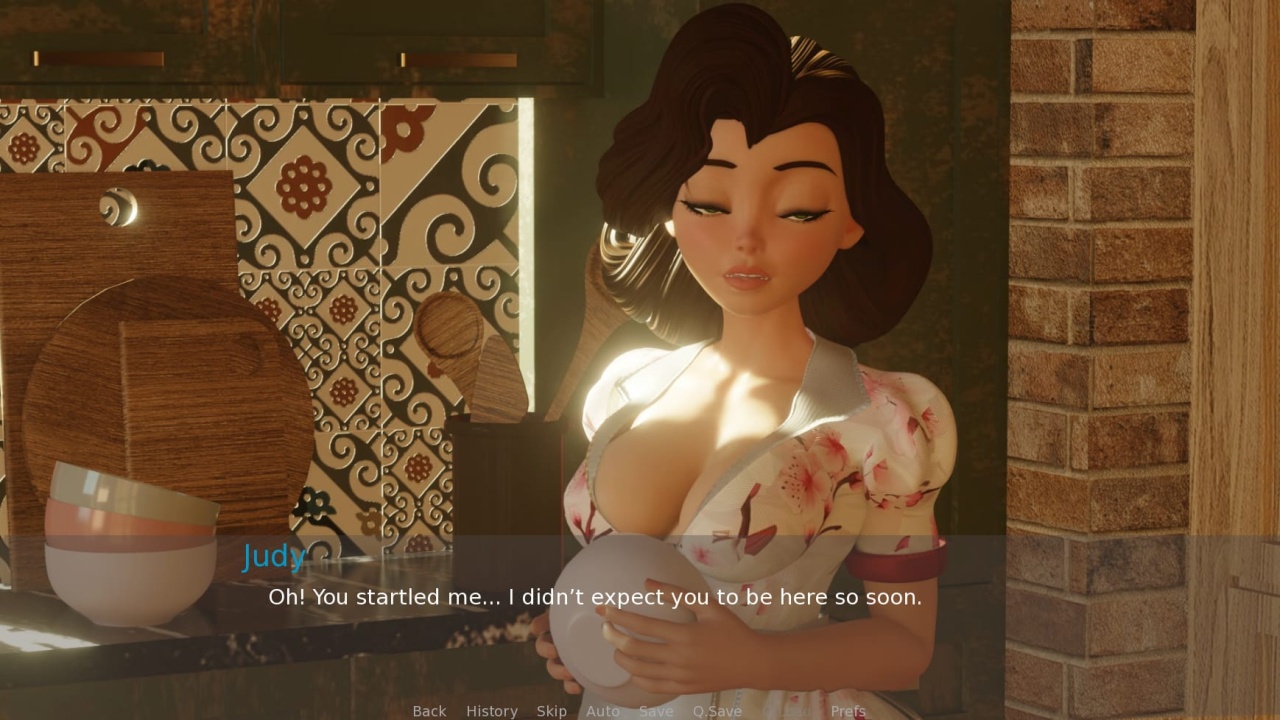The width and height of the screenshot is (1280, 720).
Task: Toggle Auto-advance dialogue mode
Action: click(x=602, y=711)
